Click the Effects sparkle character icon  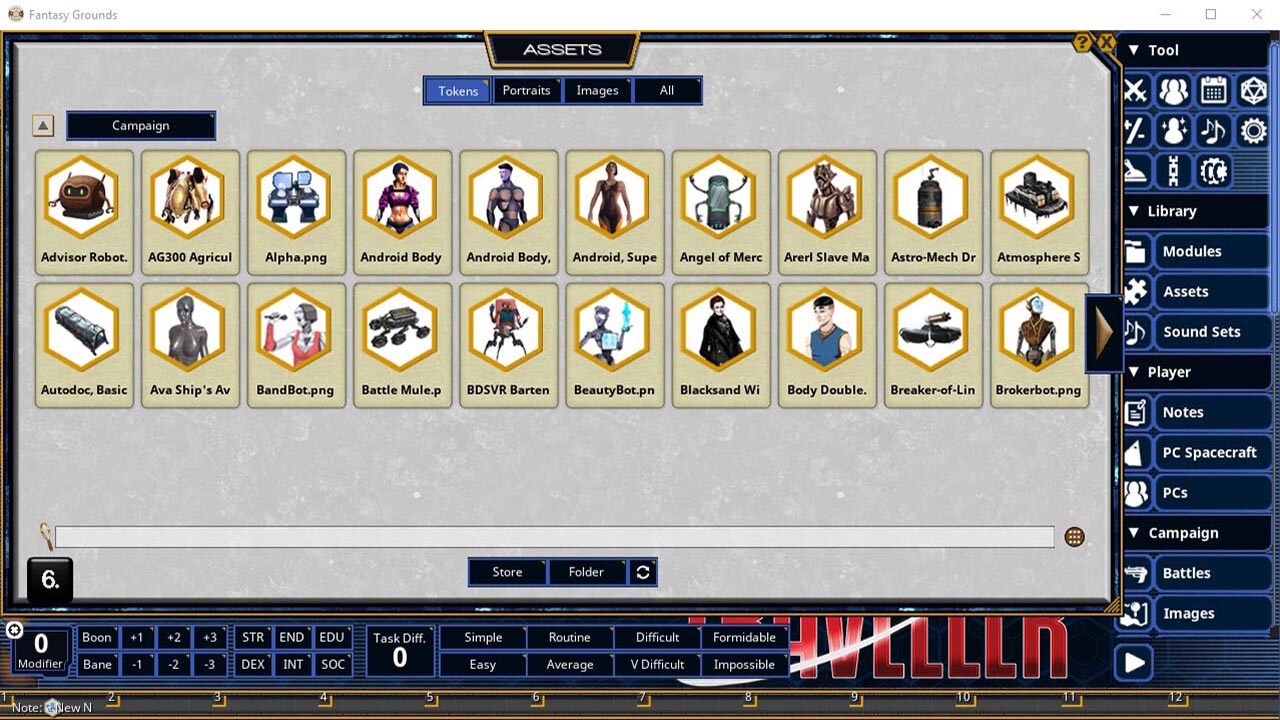1173,131
